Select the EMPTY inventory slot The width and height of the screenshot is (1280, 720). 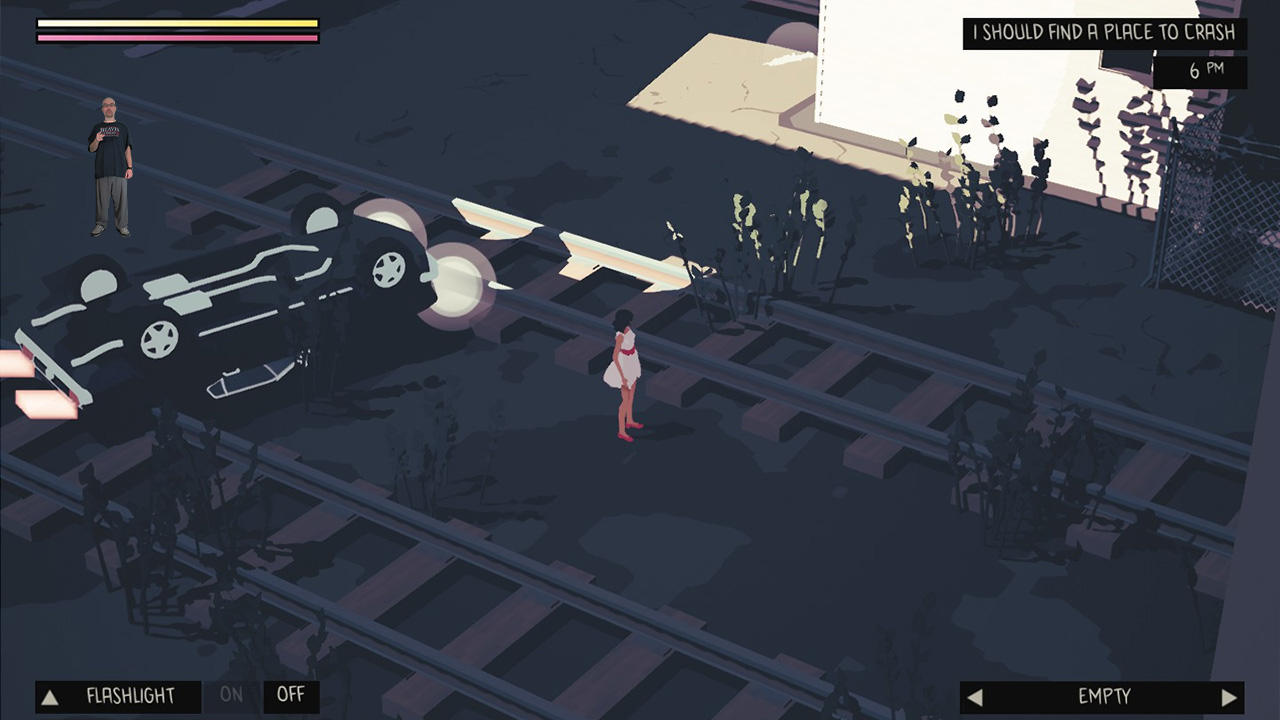coord(1107,697)
